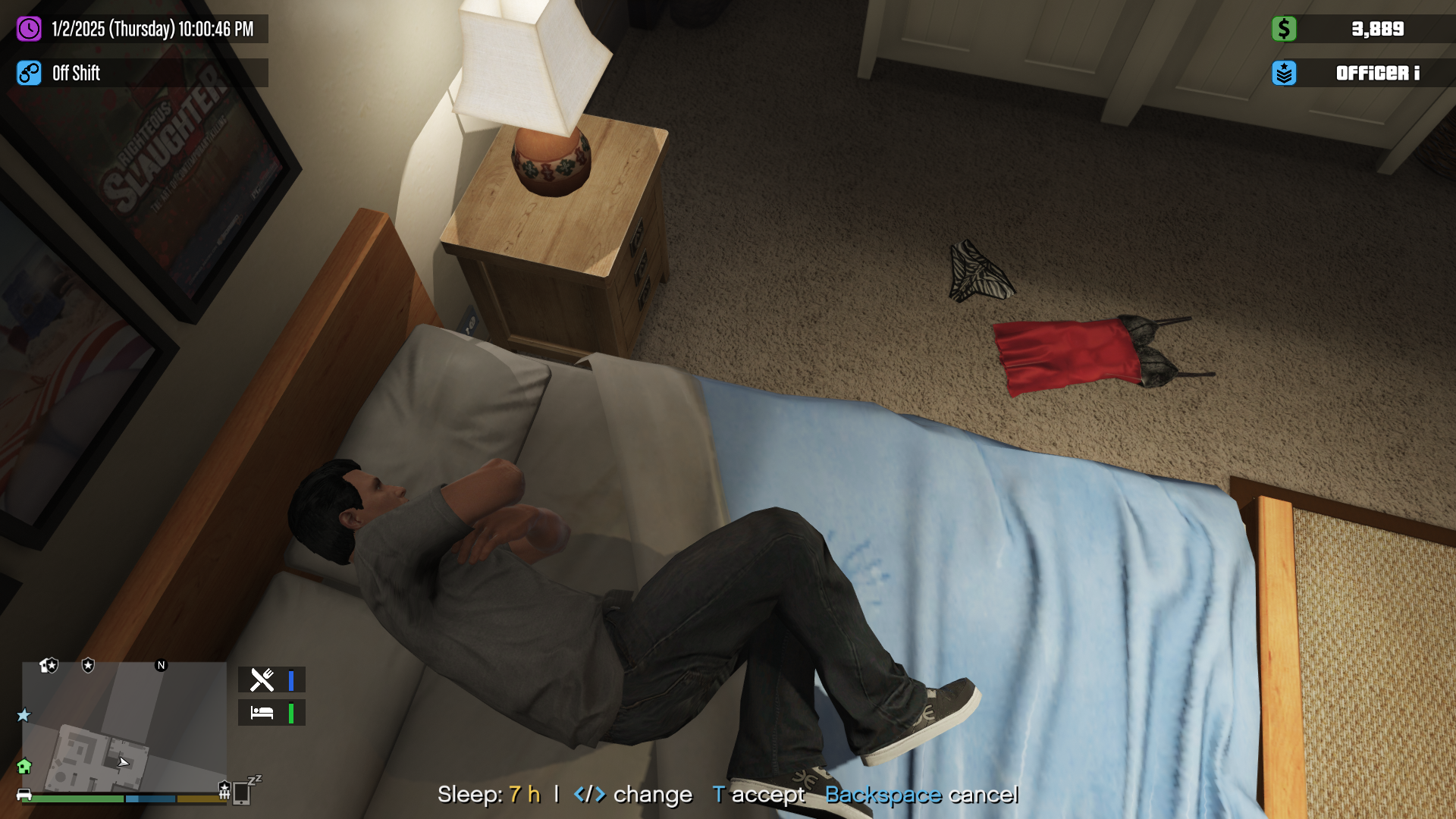Open the minimap at the player arrow
This screenshot has height=819, width=1456.
coord(124,762)
